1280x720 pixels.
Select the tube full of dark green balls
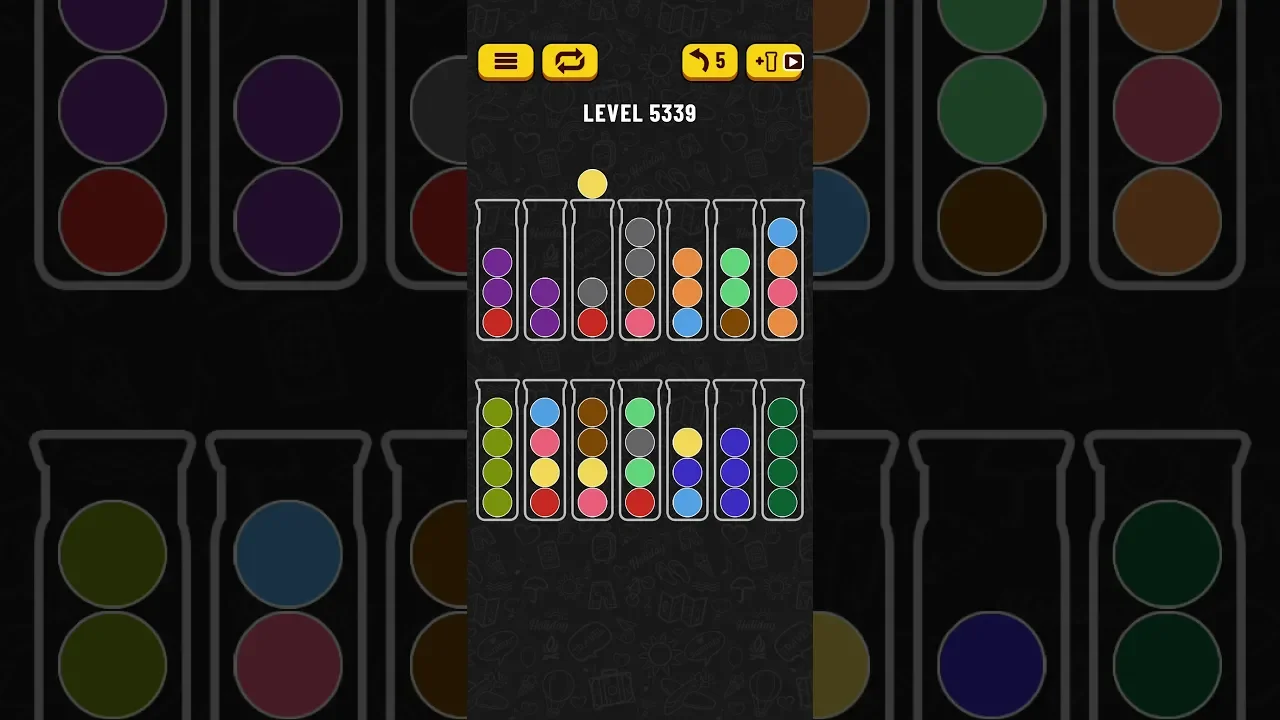tap(783, 452)
